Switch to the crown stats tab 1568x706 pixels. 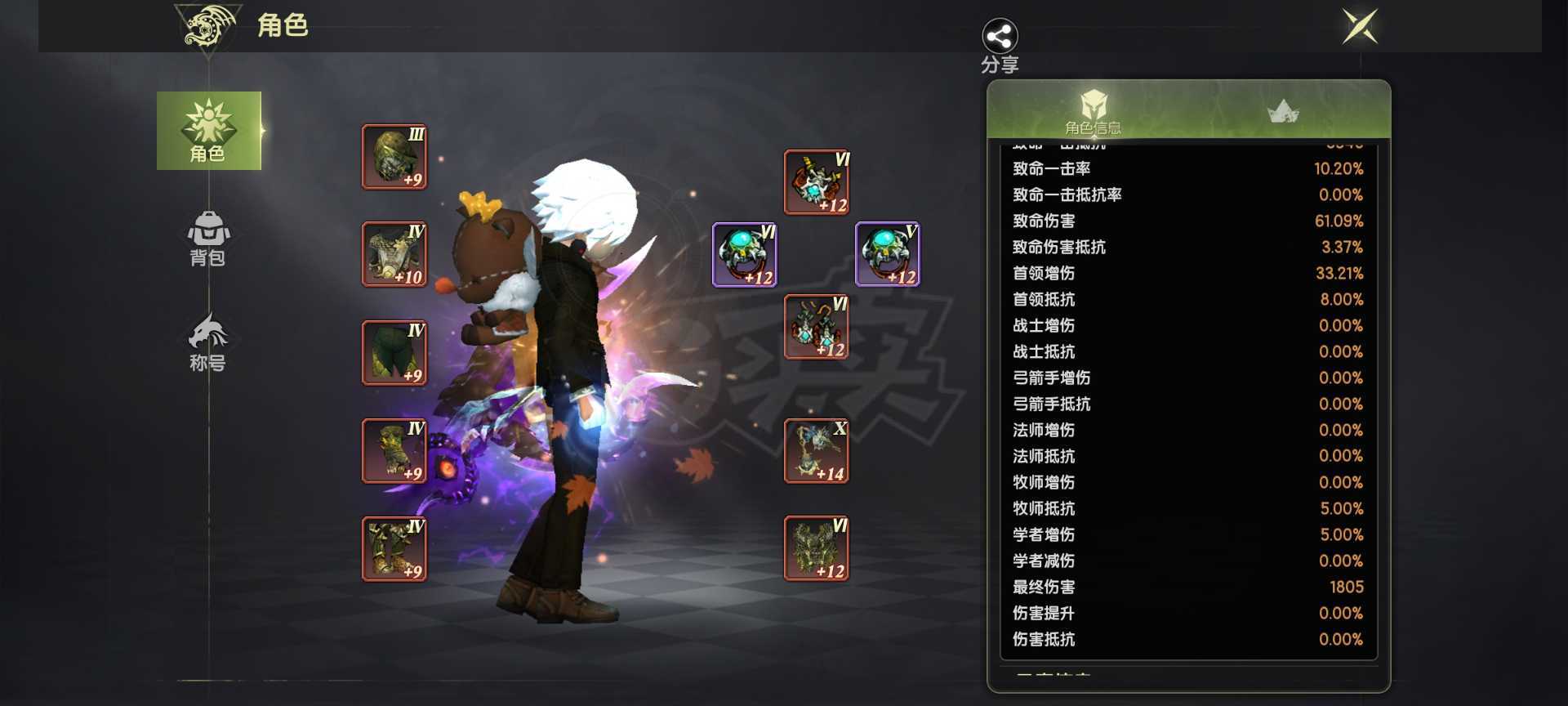1283,111
